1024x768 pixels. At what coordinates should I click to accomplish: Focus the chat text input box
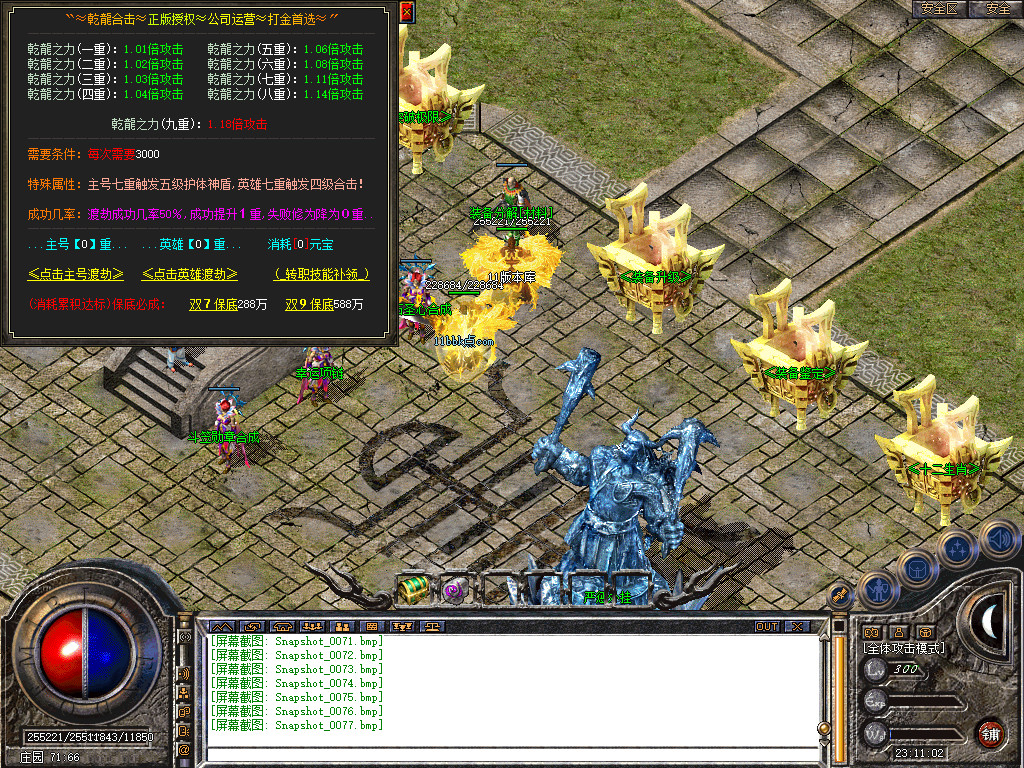pyautogui.click(x=500, y=753)
